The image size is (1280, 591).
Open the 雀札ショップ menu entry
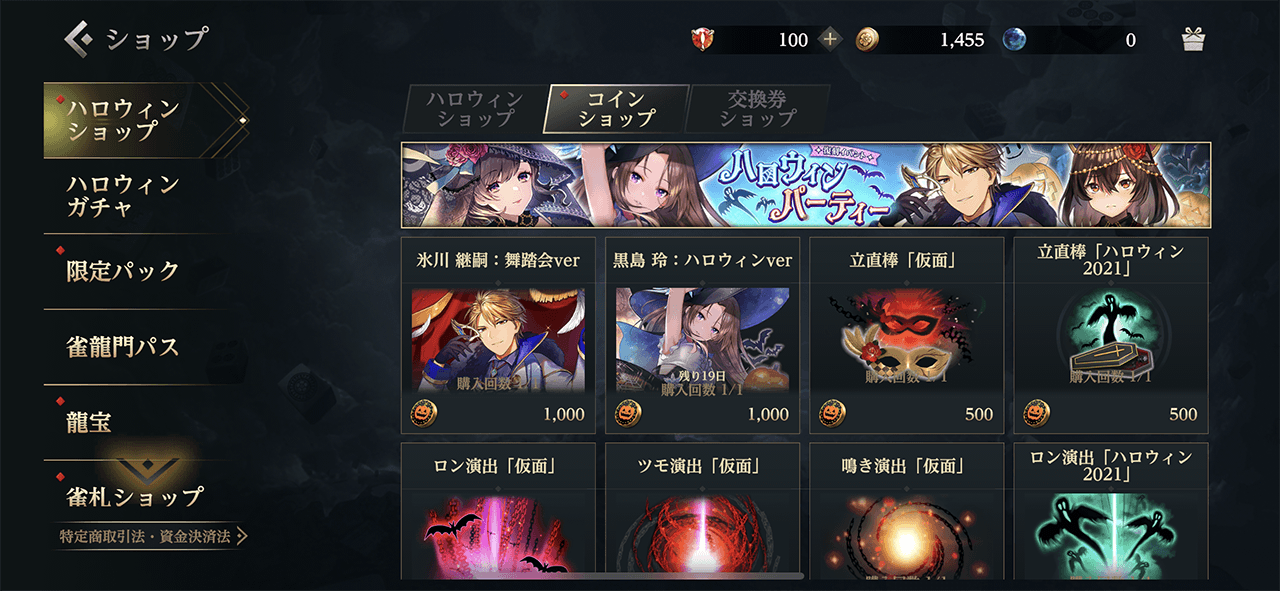135,494
